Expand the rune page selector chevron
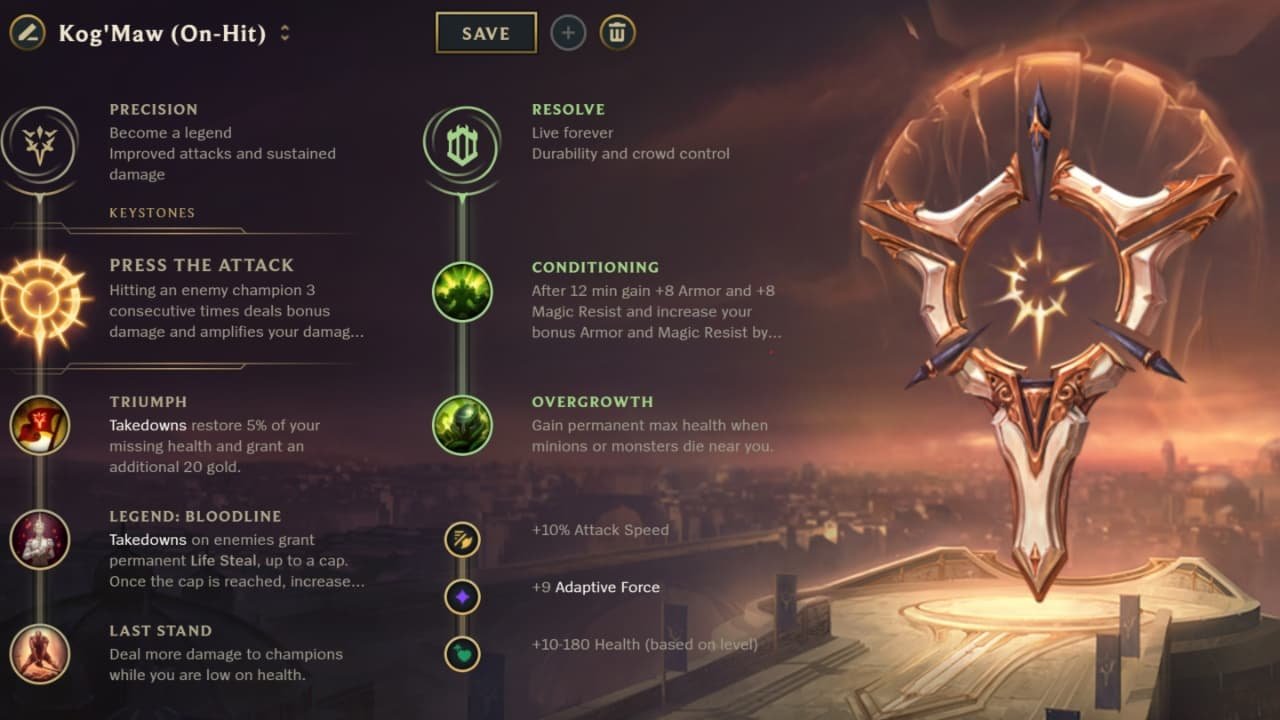This screenshot has height=720, width=1280. click(285, 33)
